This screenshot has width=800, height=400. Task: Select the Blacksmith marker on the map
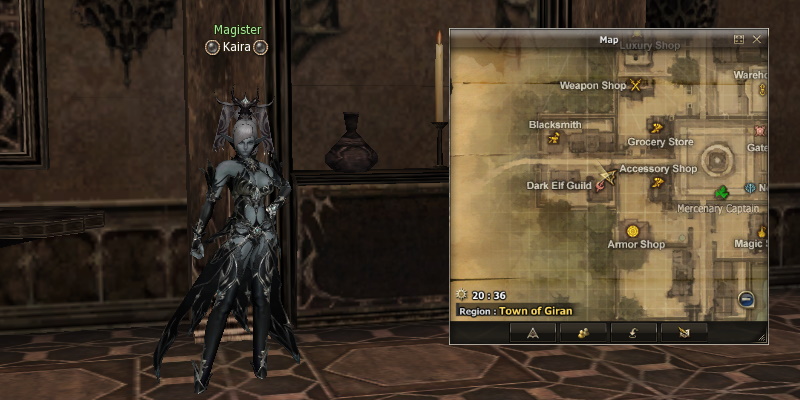553,138
